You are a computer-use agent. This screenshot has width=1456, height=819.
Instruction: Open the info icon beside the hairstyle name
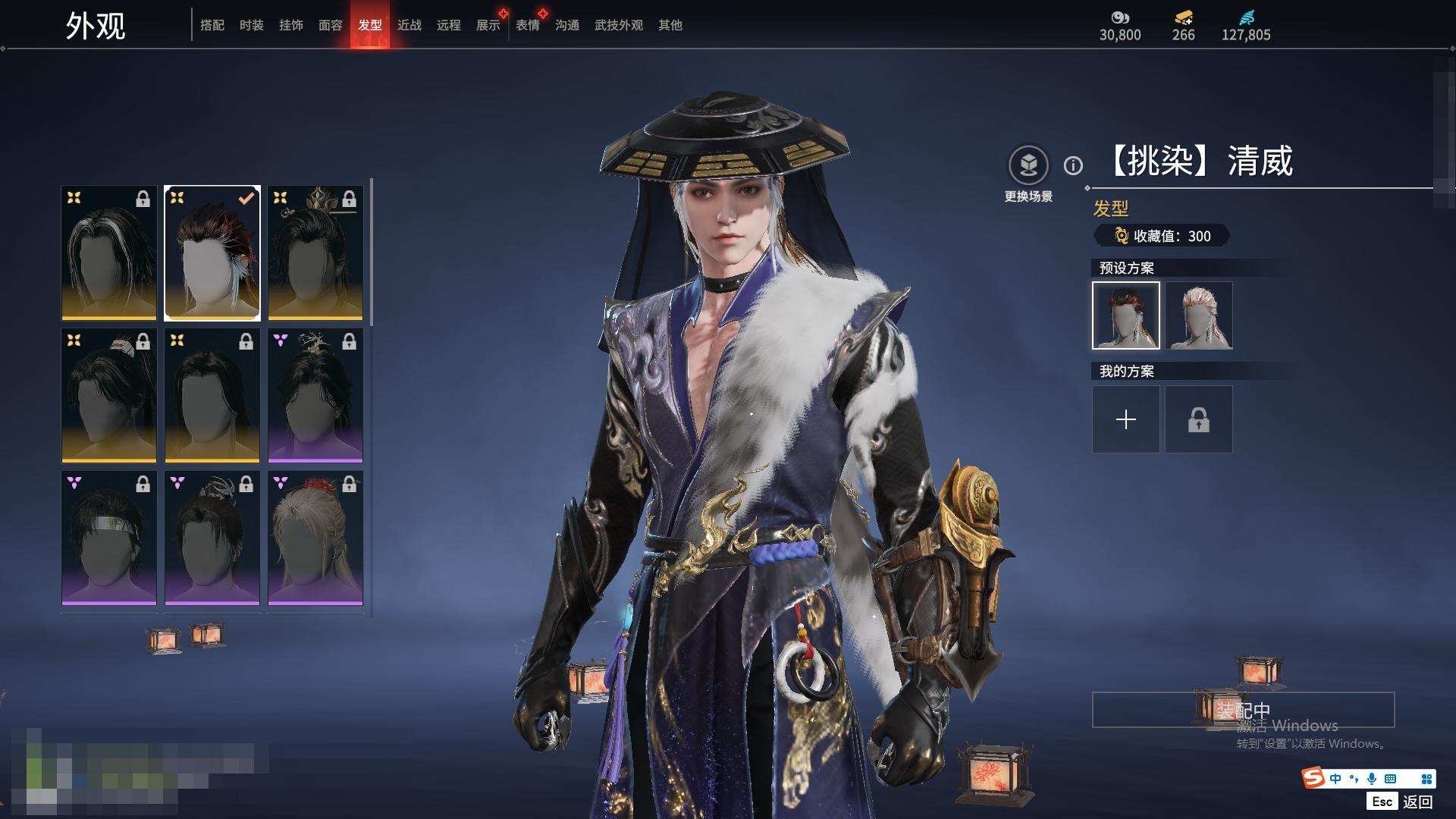click(1073, 165)
